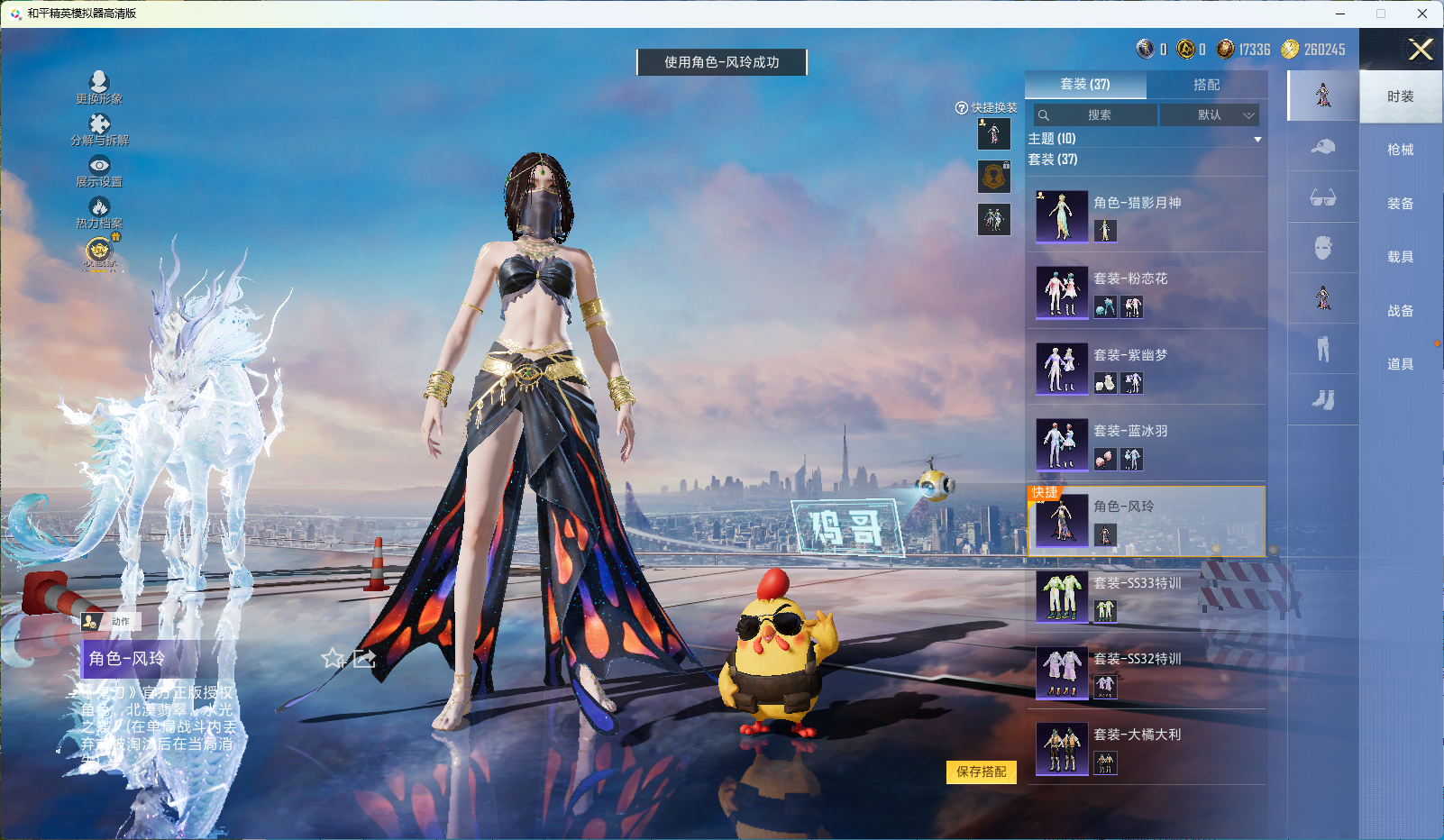Close the wardrobe with the X button
This screenshot has height=840, width=1444.
1421,50
